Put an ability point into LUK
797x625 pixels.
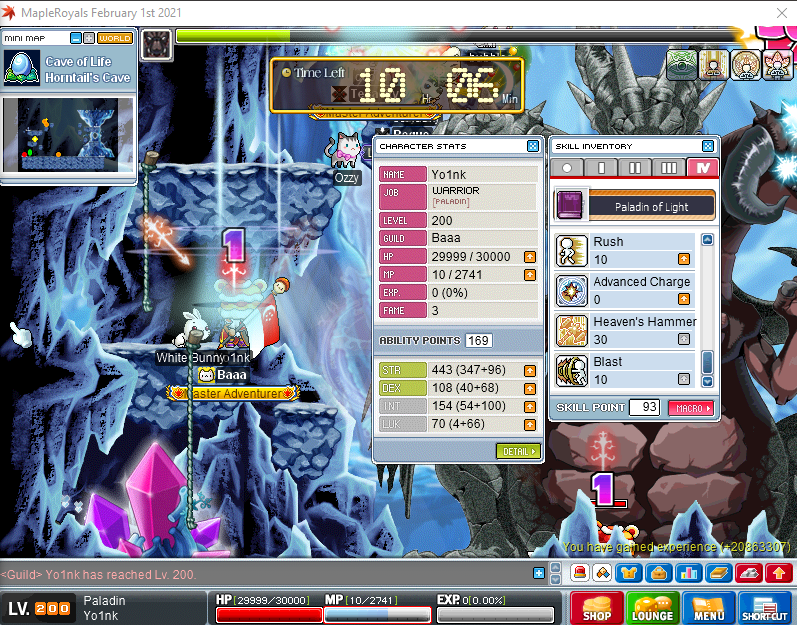(529, 424)
